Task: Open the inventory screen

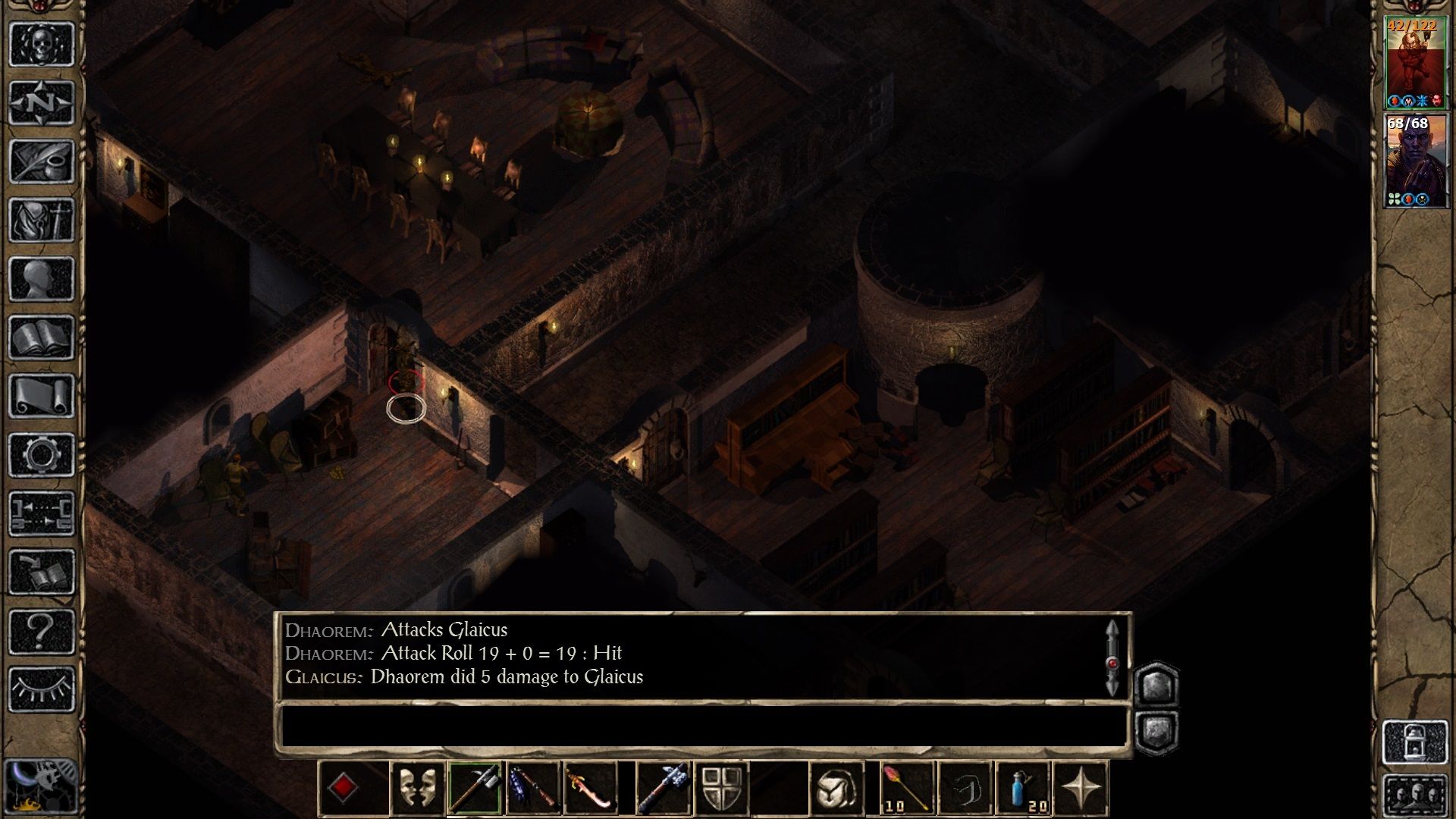Action: point(42,220)
